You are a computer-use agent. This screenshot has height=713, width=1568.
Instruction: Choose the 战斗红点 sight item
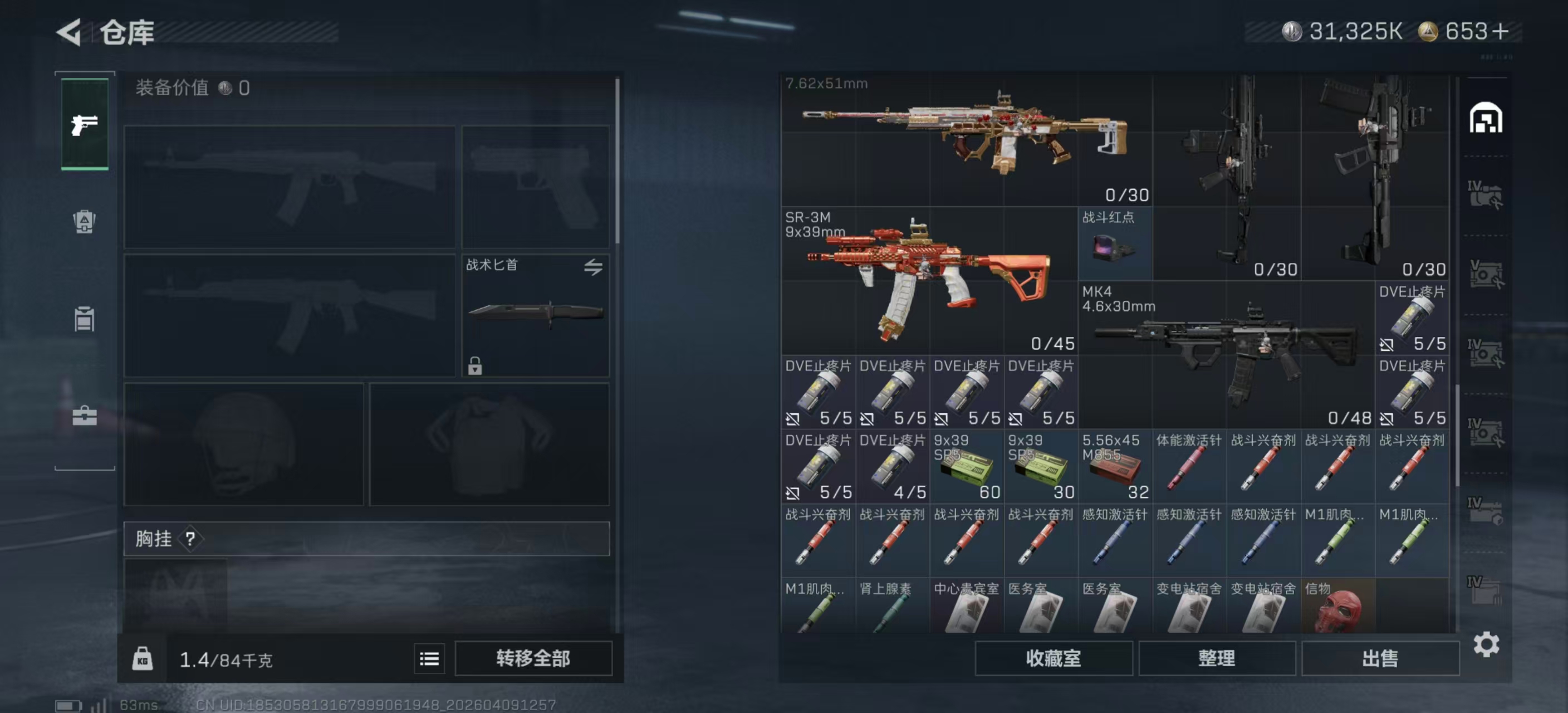pyautogui.click(x=1115, y=243)
